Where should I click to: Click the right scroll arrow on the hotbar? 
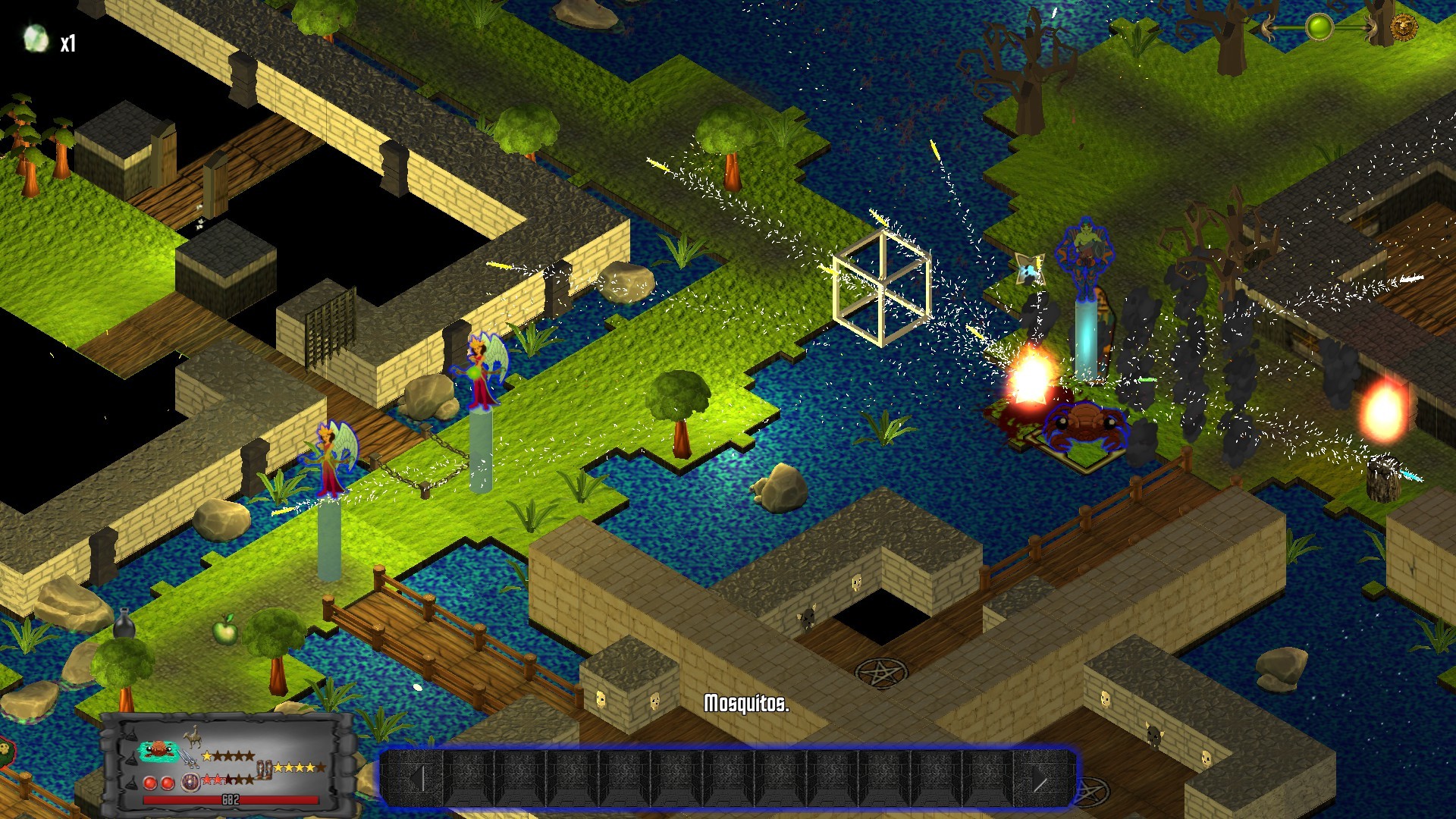click(x=1040, y=780)
